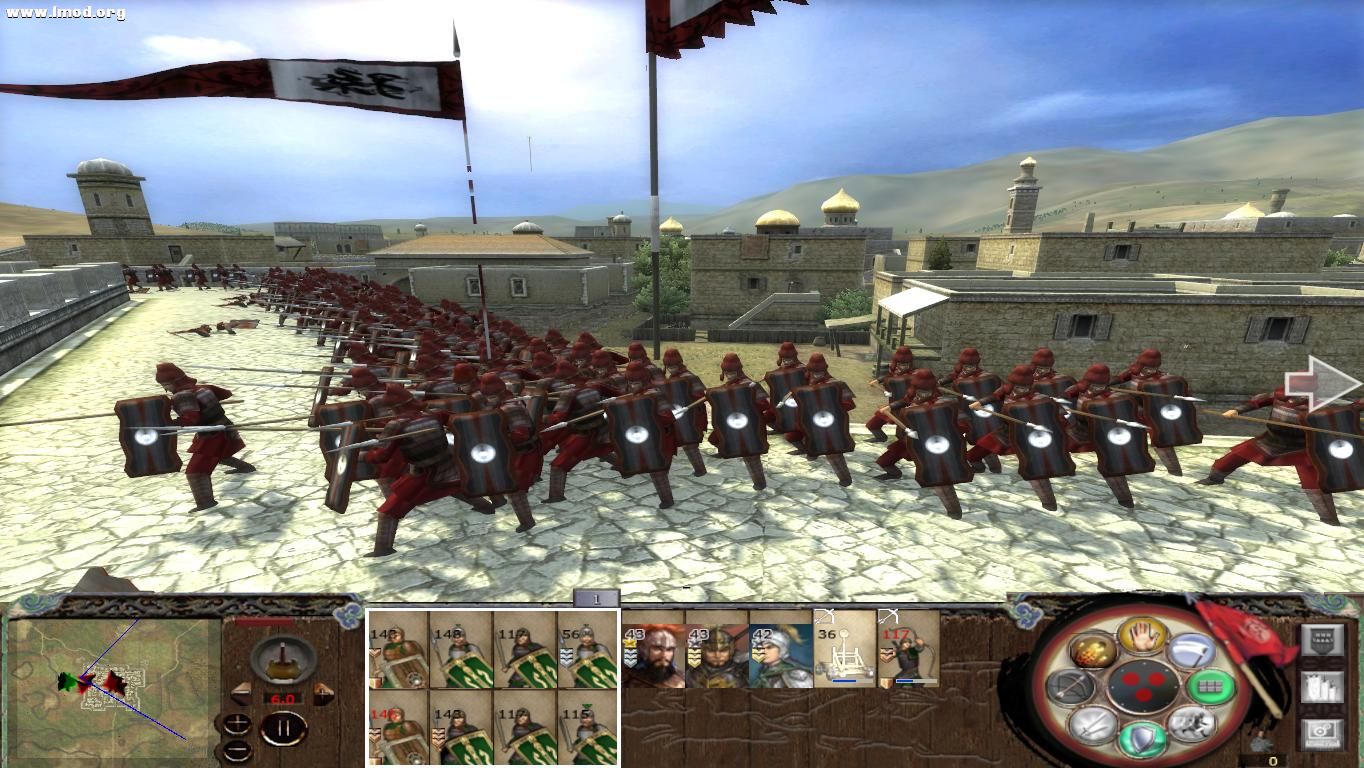Switch to army group tab labeled 1

(x=597, y=599)
